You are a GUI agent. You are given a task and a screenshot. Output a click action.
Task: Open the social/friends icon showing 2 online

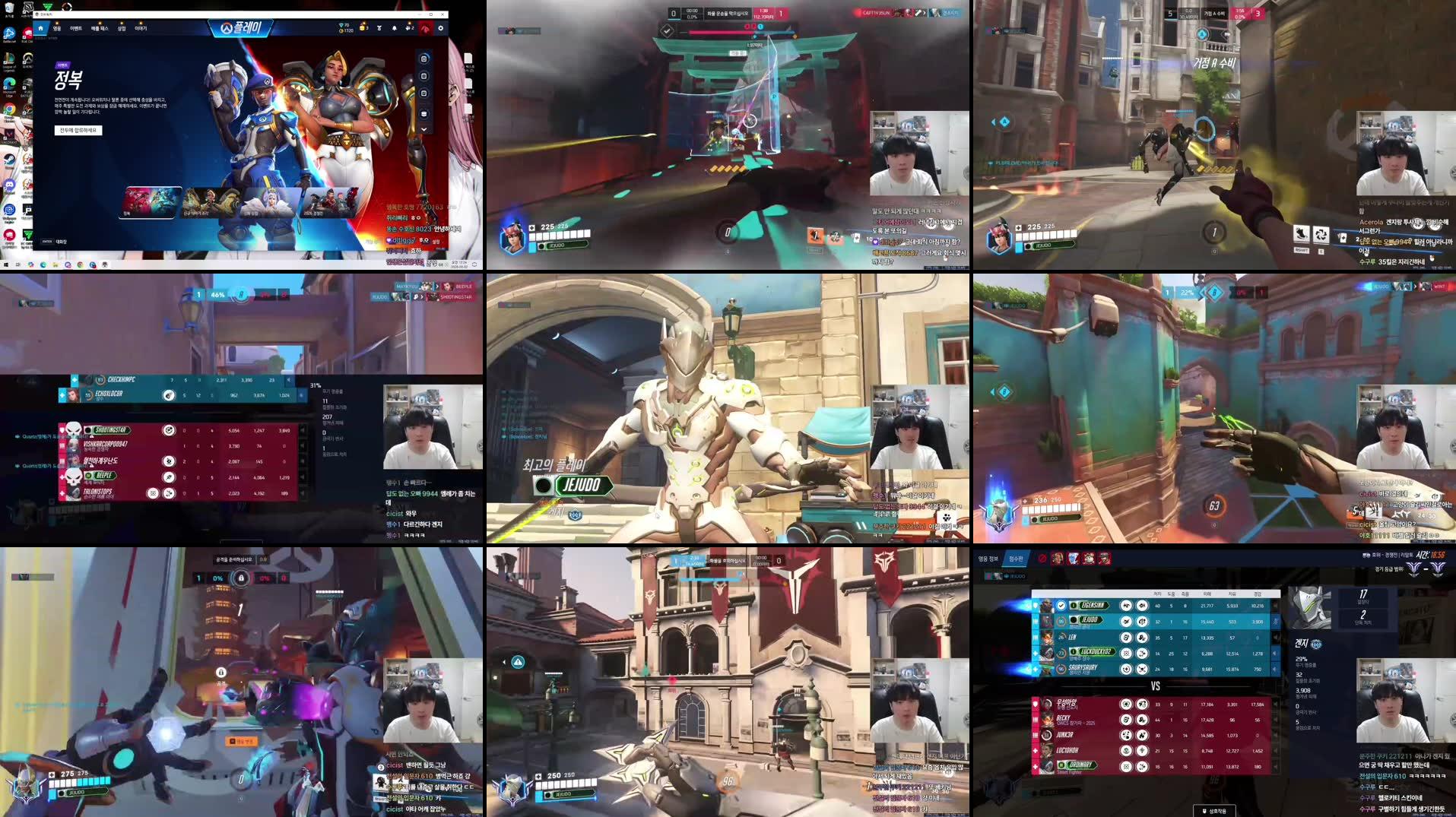(x=410, y=28)
